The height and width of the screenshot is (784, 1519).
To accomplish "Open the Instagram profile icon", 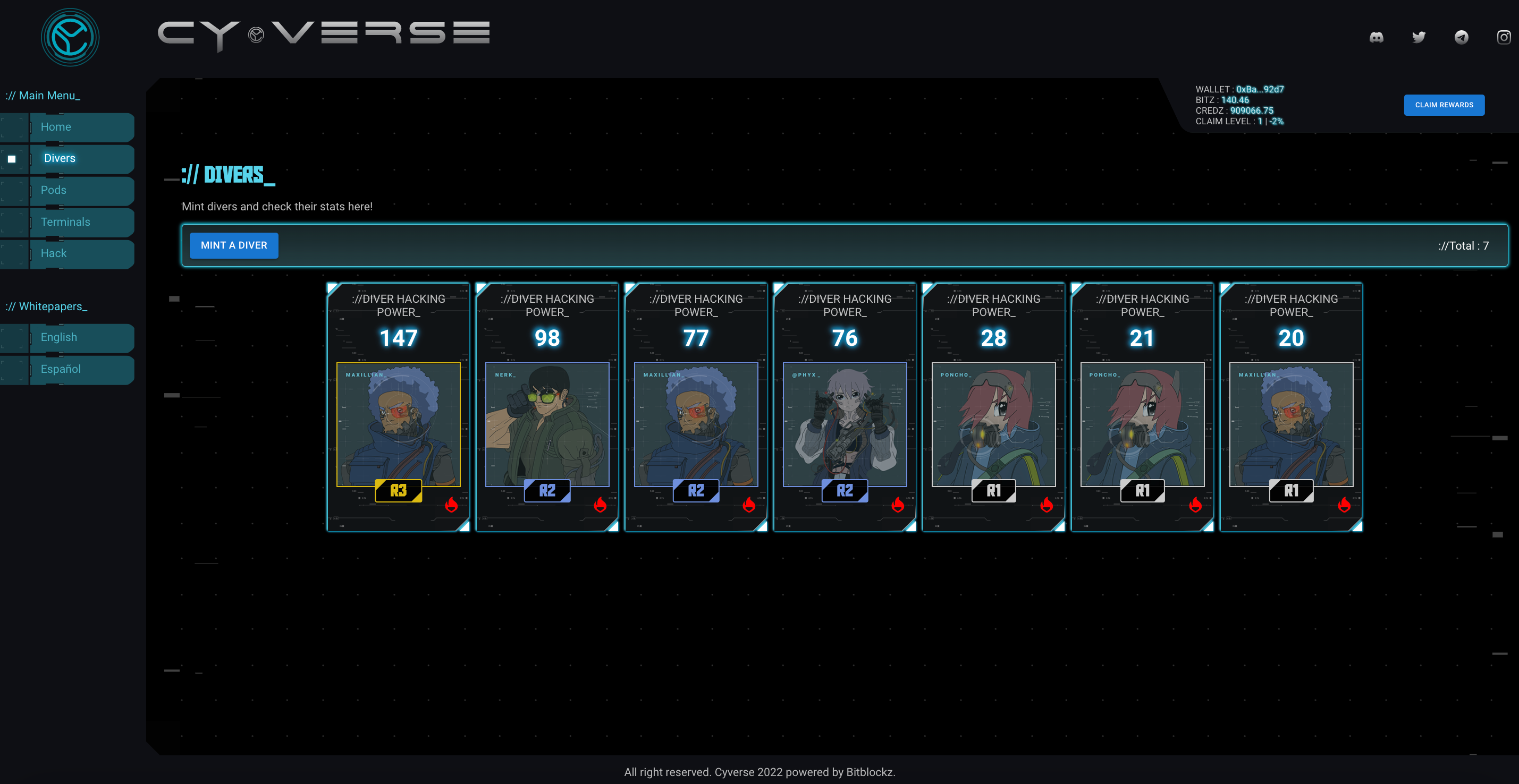I will pos(1504,37).
